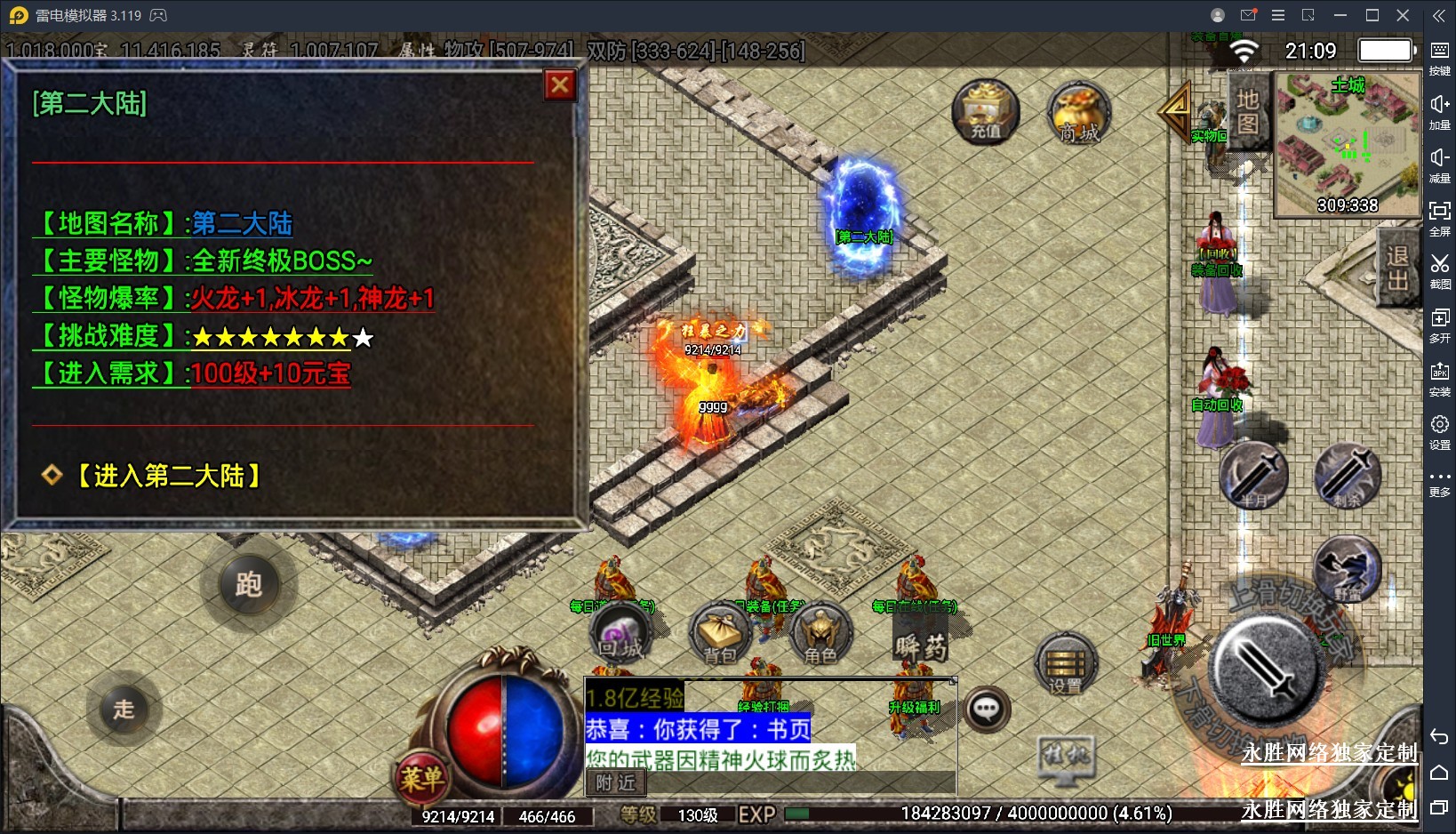Use the 回城 return-to-town icon
The height and width of the screenshot is (834, 1456).
(x=620, y=634)
